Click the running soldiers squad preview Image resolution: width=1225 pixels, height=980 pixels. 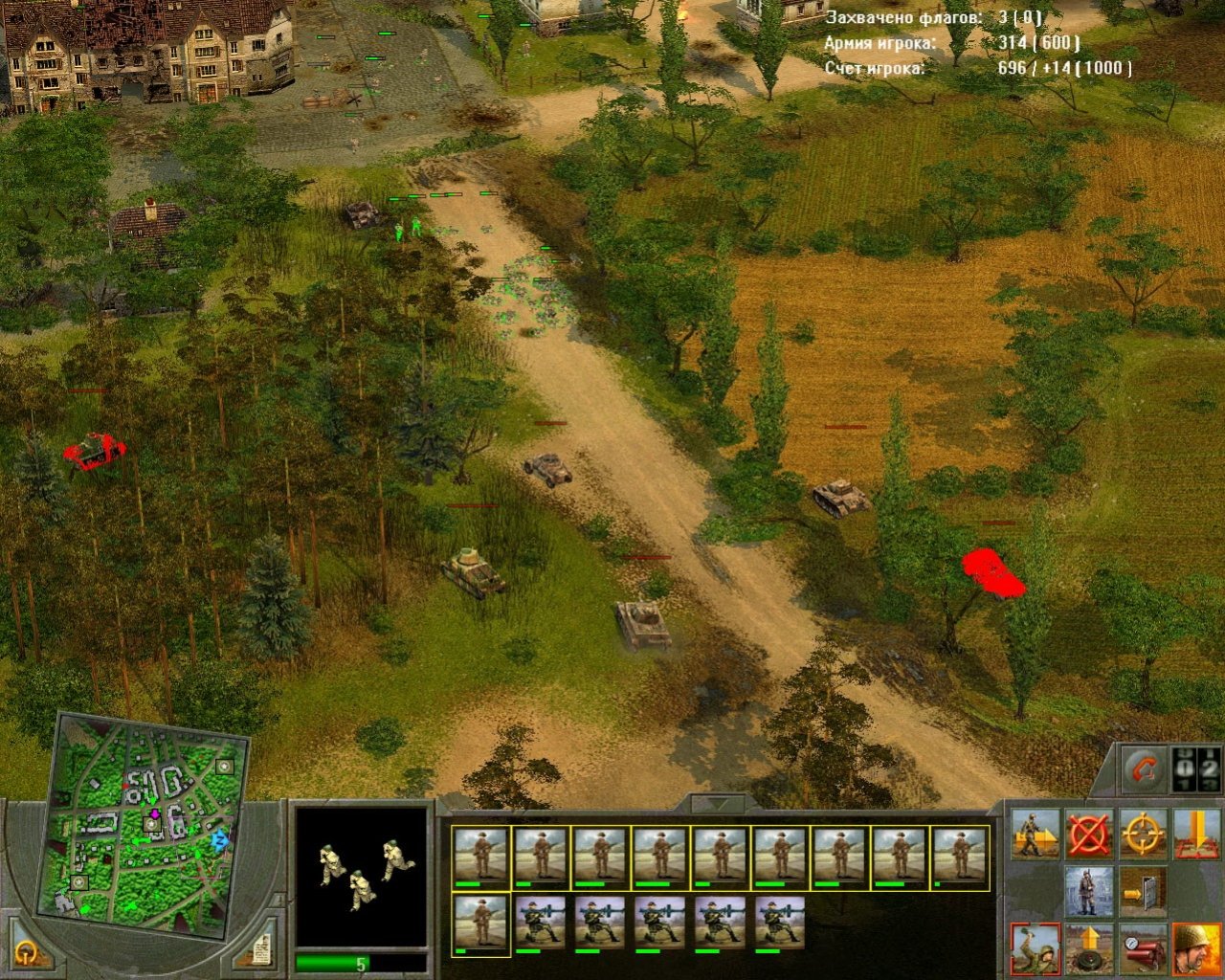[361, 876]
